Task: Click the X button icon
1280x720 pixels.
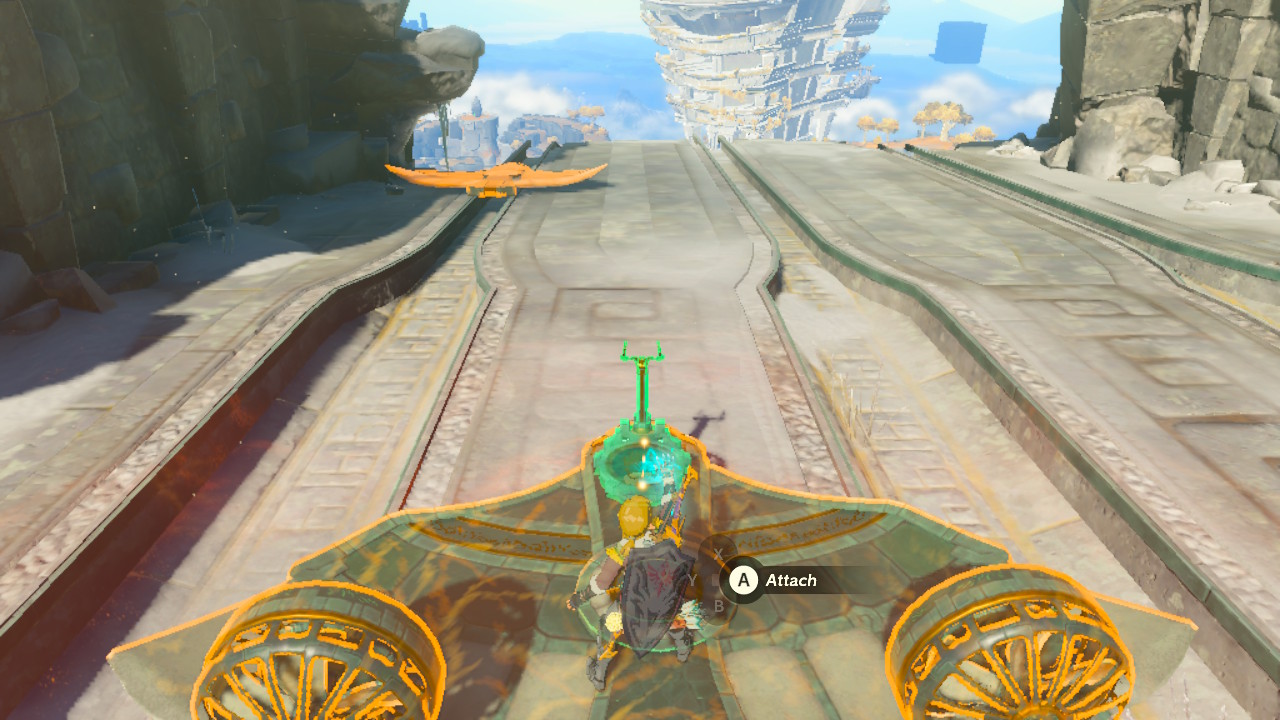Action: [718, 553]
